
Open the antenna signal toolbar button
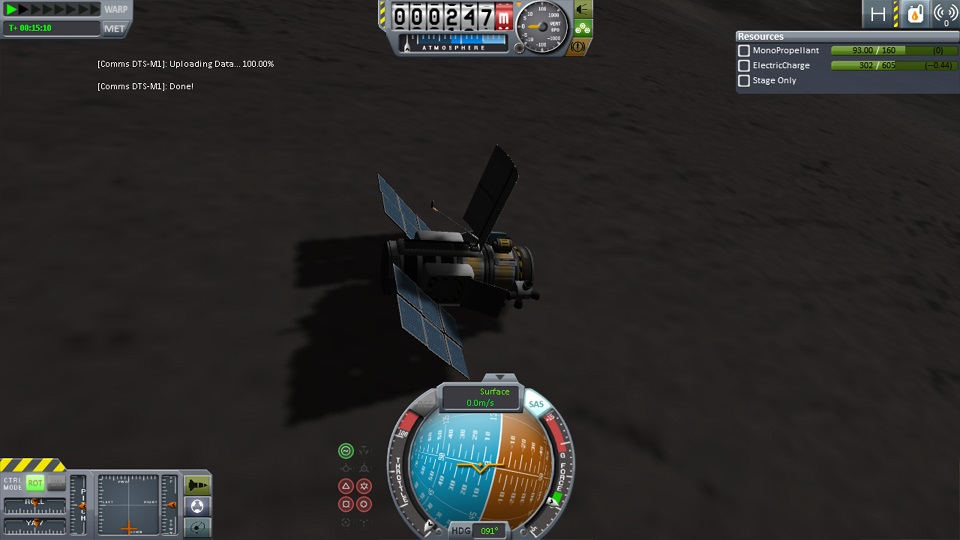coord(944,14)
